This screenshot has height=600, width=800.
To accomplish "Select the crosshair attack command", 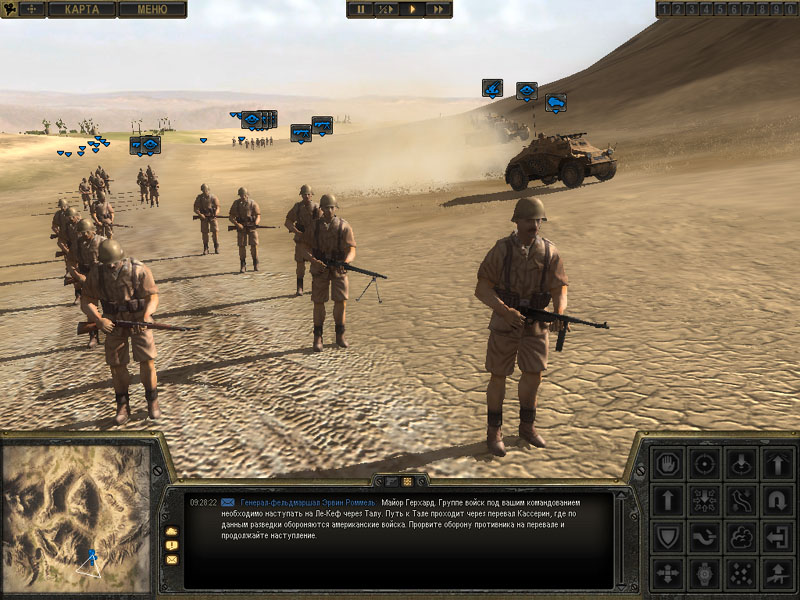I will [x=704, y=464].
